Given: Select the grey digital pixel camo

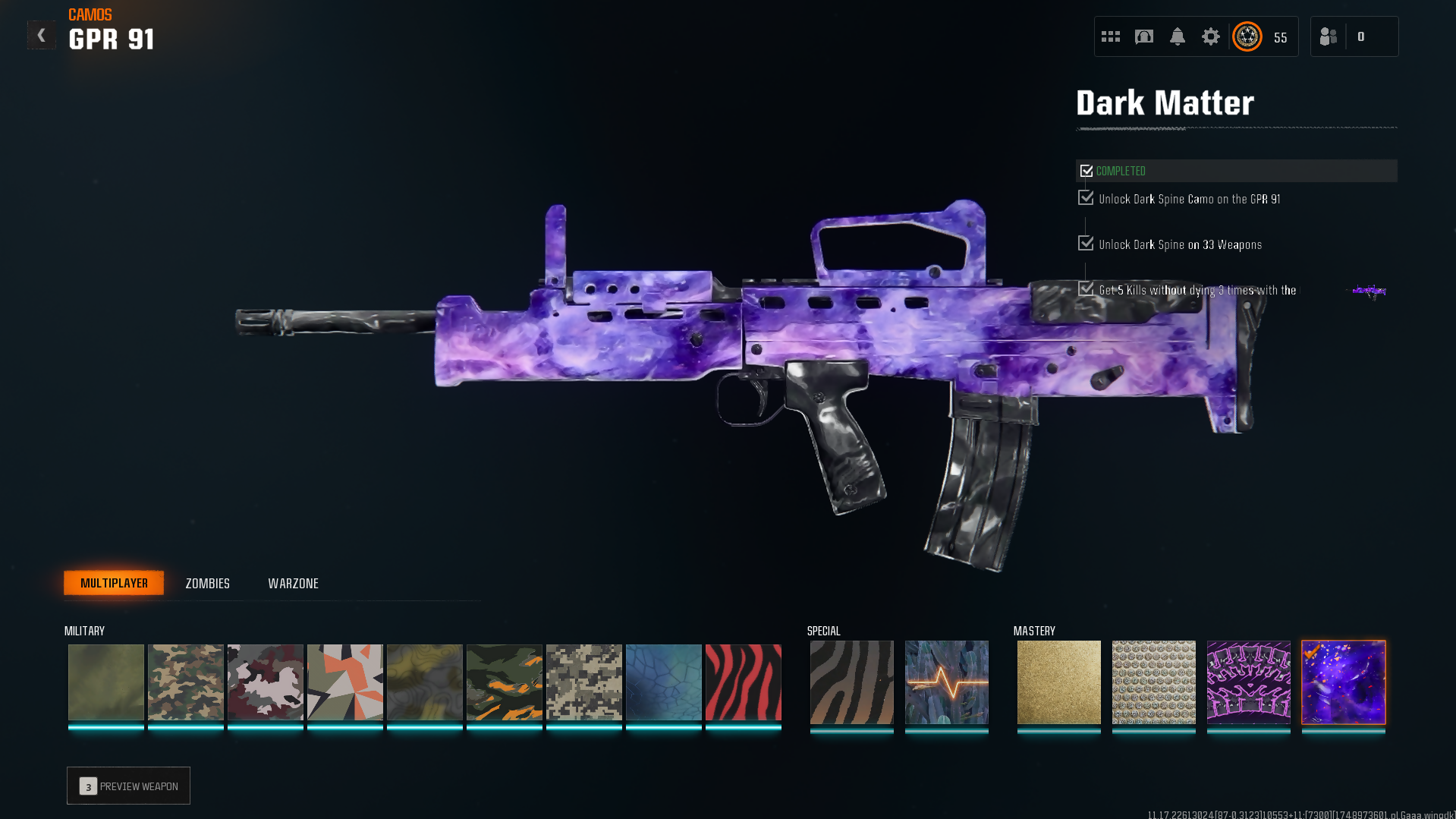Looking at the screenshot, I should [x=583, y=682].
